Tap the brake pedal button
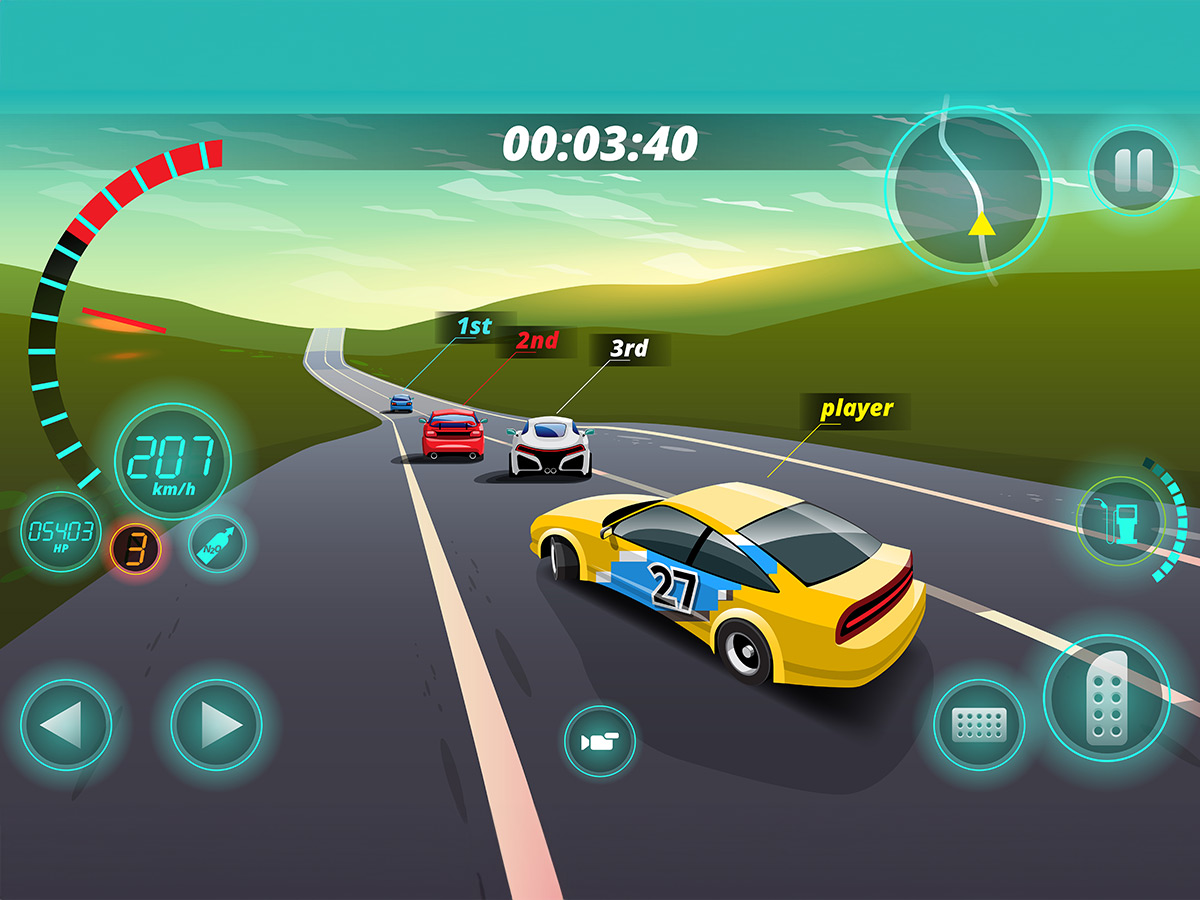 [x=979, y=725]
